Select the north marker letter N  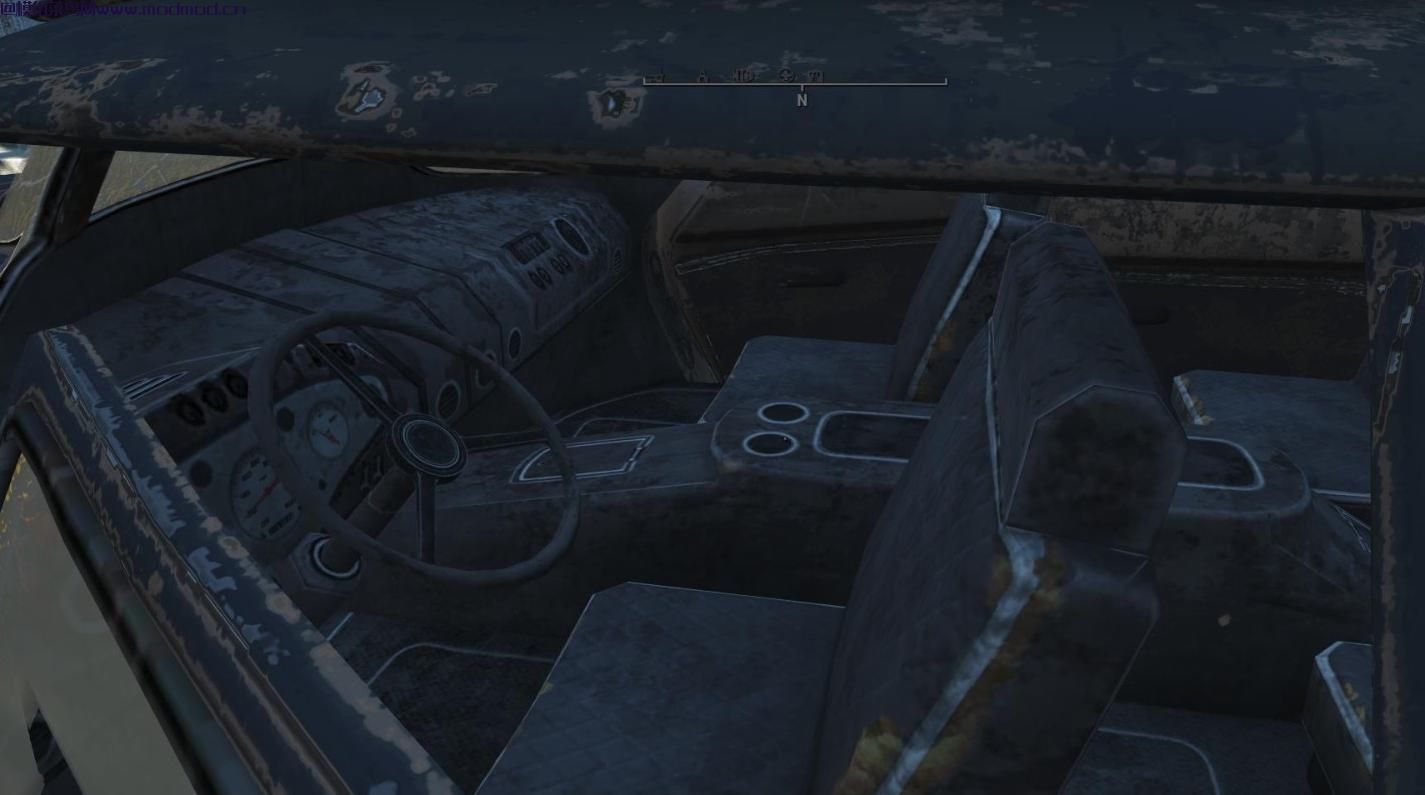[801, 100]
